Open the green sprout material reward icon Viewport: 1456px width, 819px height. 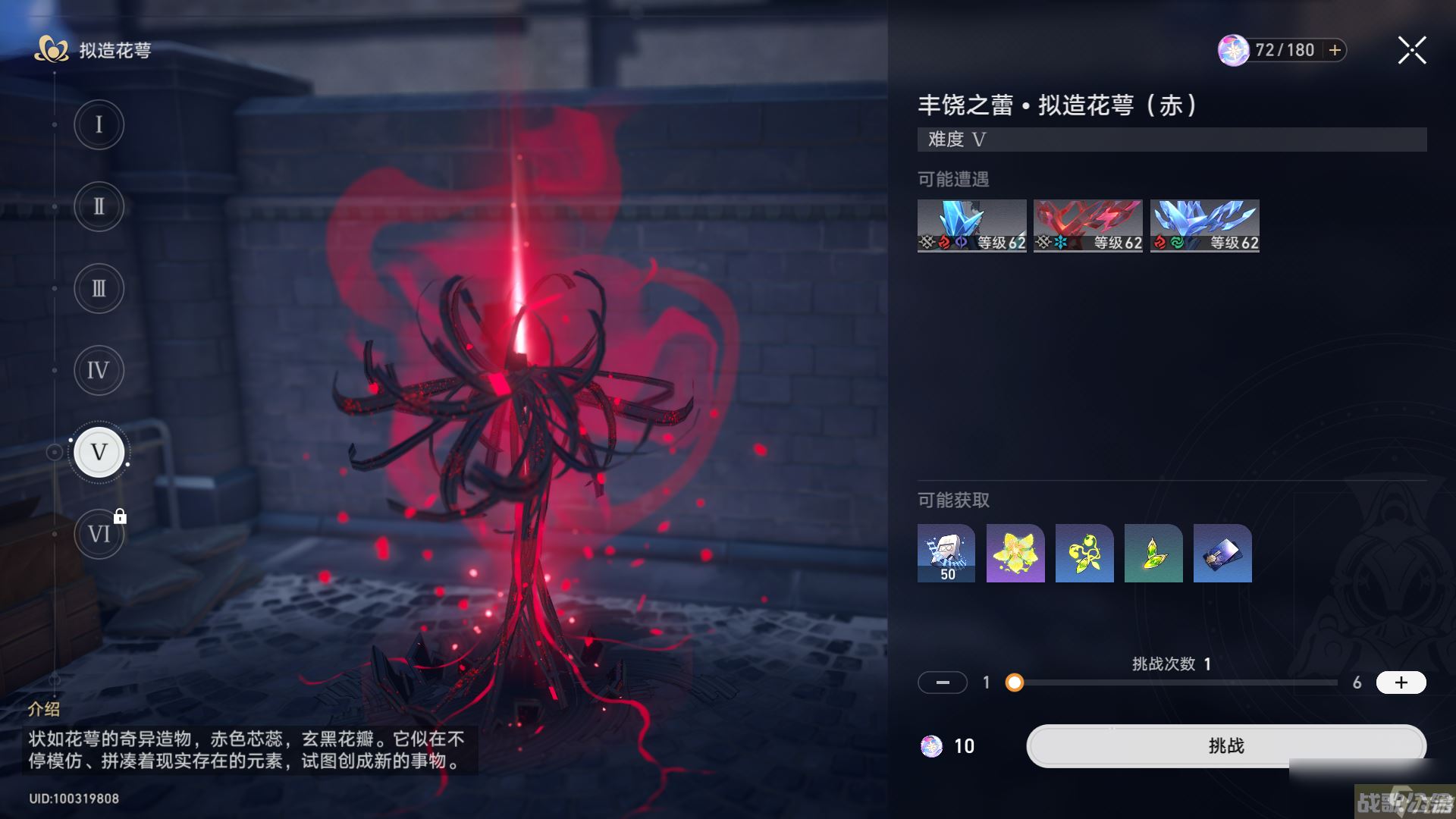point(1084,553)
